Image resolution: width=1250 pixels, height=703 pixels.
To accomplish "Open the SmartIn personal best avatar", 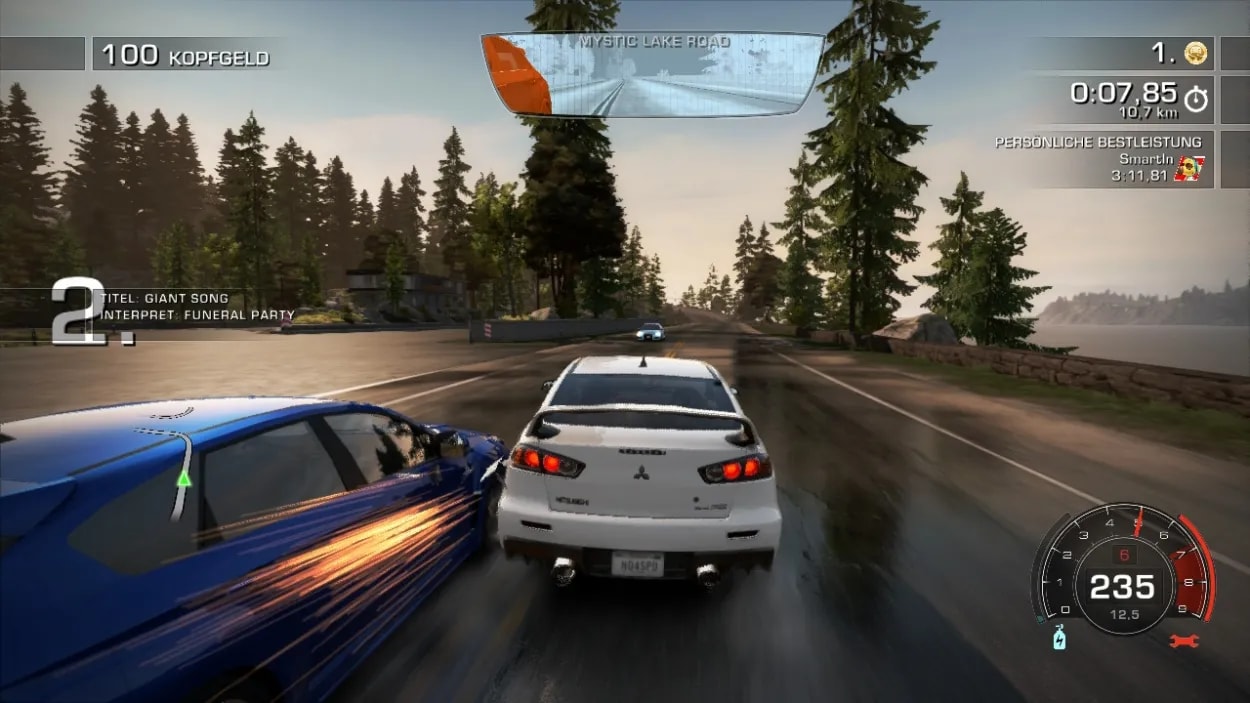I will point(1189,168).
